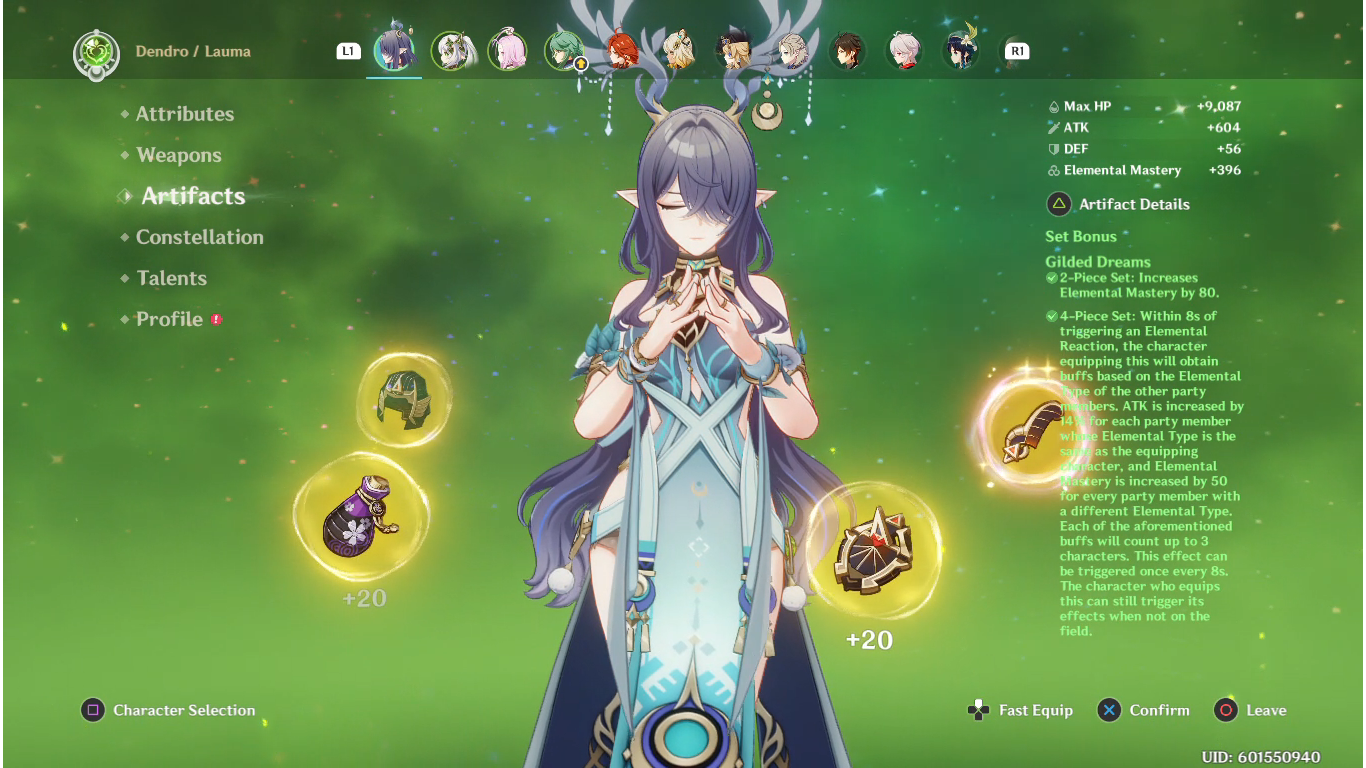Select Venti's portrait with the white flower
Viewport: 1366px width, 768px height.
[x=962, y=51]
